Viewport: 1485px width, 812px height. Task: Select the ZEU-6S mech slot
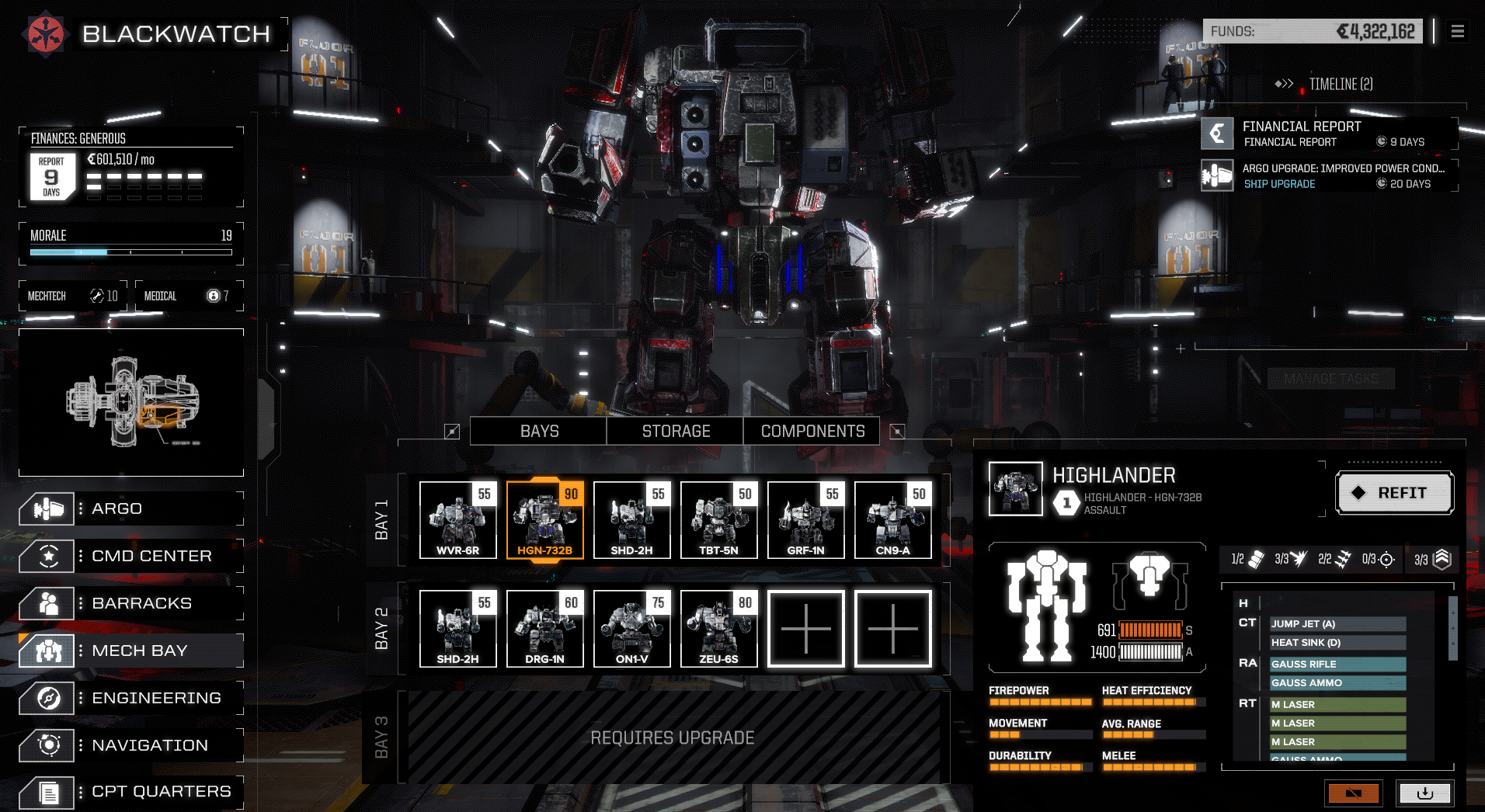point(719,629)
